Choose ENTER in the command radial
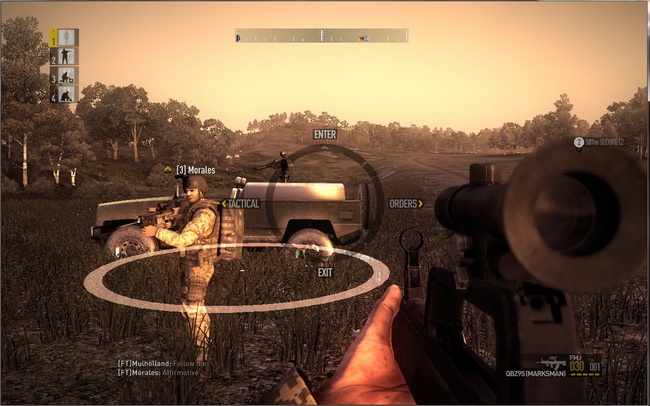 coord(325,134)
